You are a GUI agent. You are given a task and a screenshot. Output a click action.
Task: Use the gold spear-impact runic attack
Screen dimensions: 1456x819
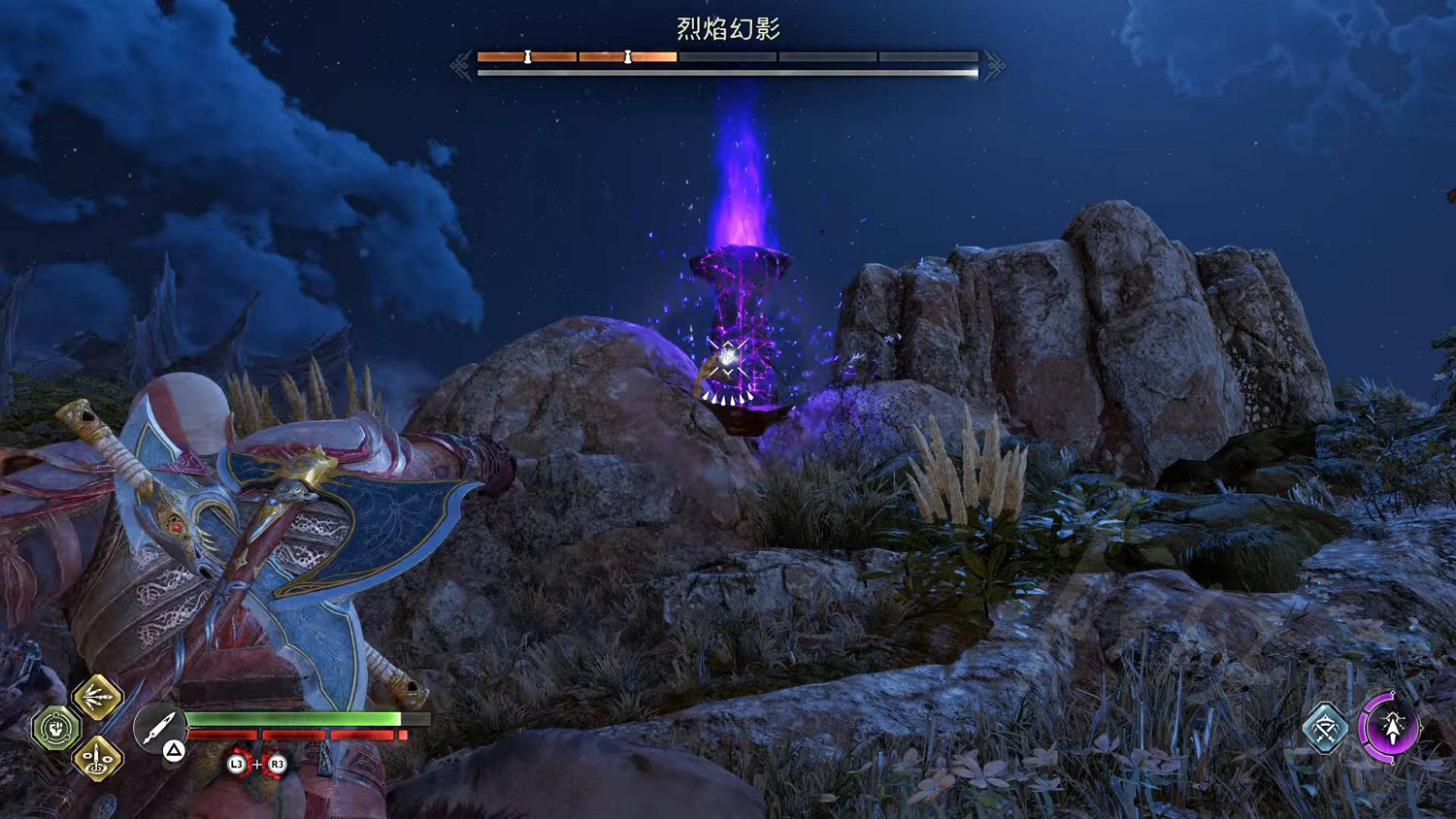pyautogui.click(x=97, y=758)
